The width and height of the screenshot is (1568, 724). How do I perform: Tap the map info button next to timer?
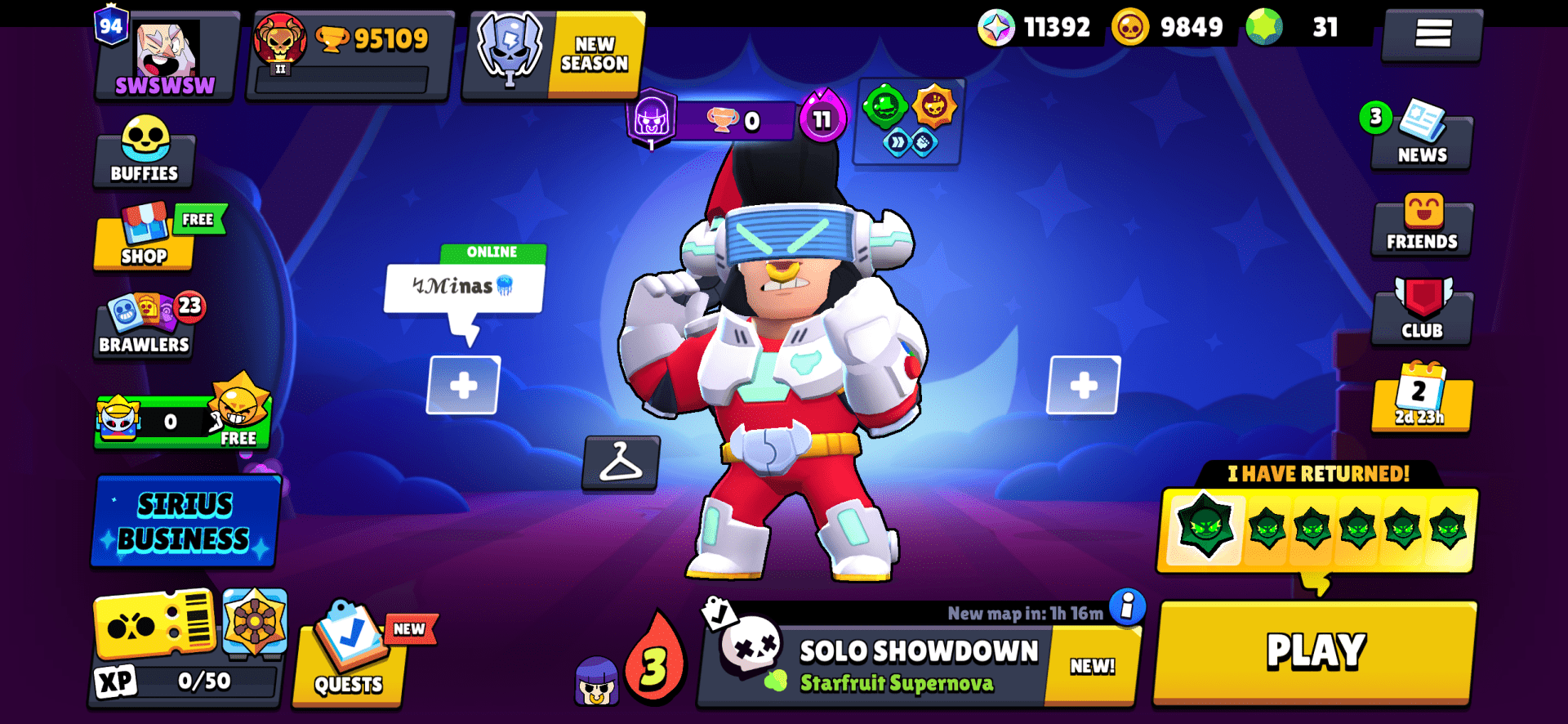coord(1129,607)
